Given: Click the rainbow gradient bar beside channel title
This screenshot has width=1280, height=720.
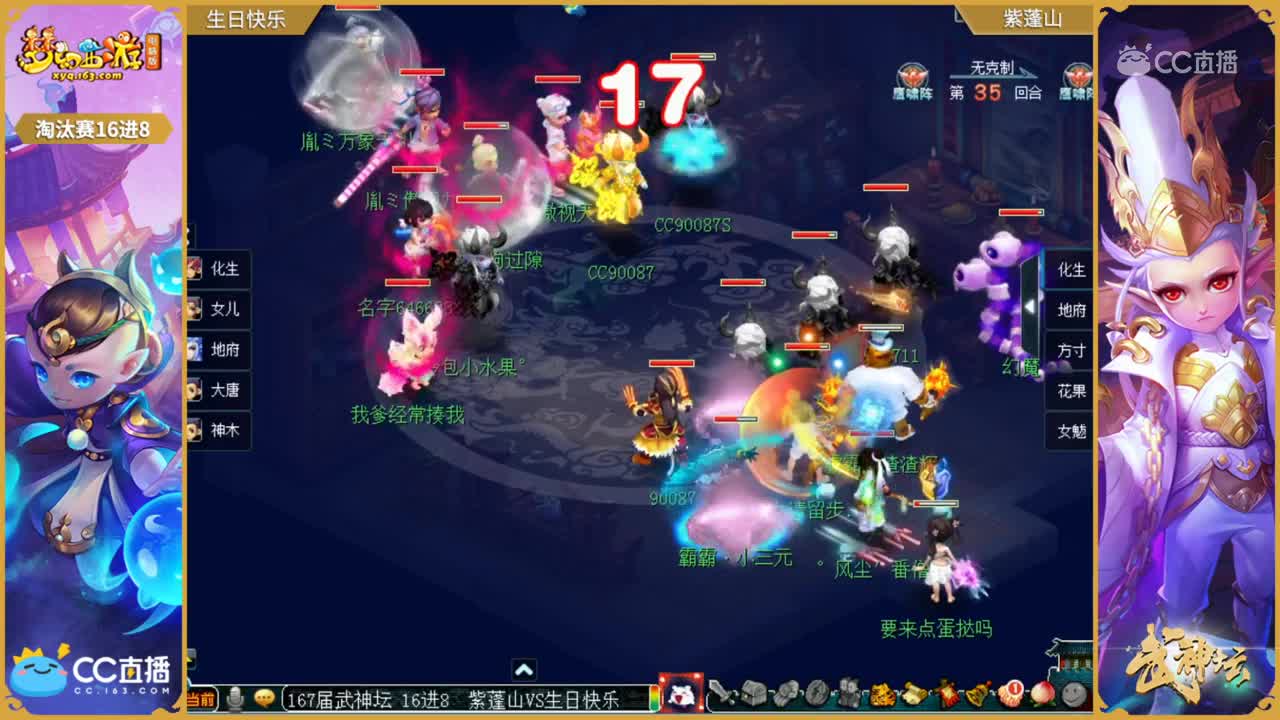Looking at the screenshot, I should [654, 700].
